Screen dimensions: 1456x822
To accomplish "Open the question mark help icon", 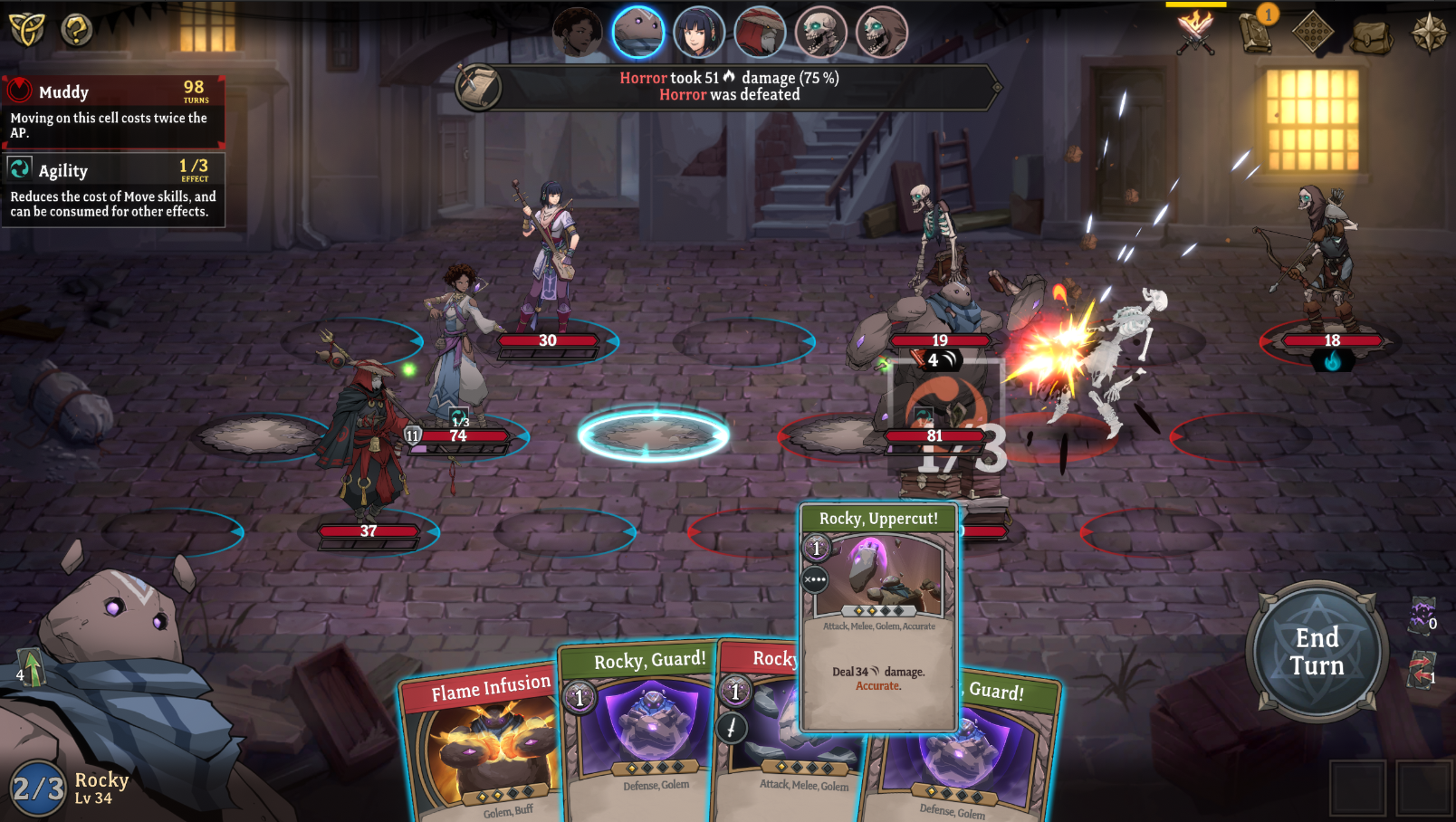I will tap(76, 29).
